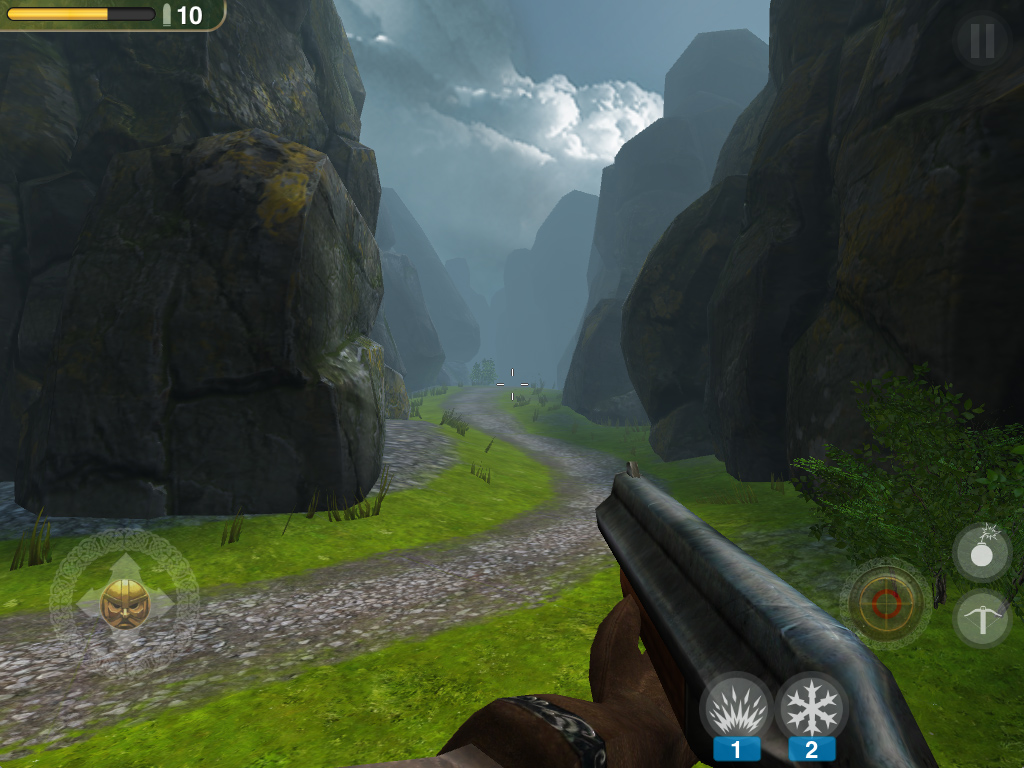The image size is (1024, 768).
Task: Throw a grenade using the bomb icon
Action: pyautogui.click(x=982, y=552)
